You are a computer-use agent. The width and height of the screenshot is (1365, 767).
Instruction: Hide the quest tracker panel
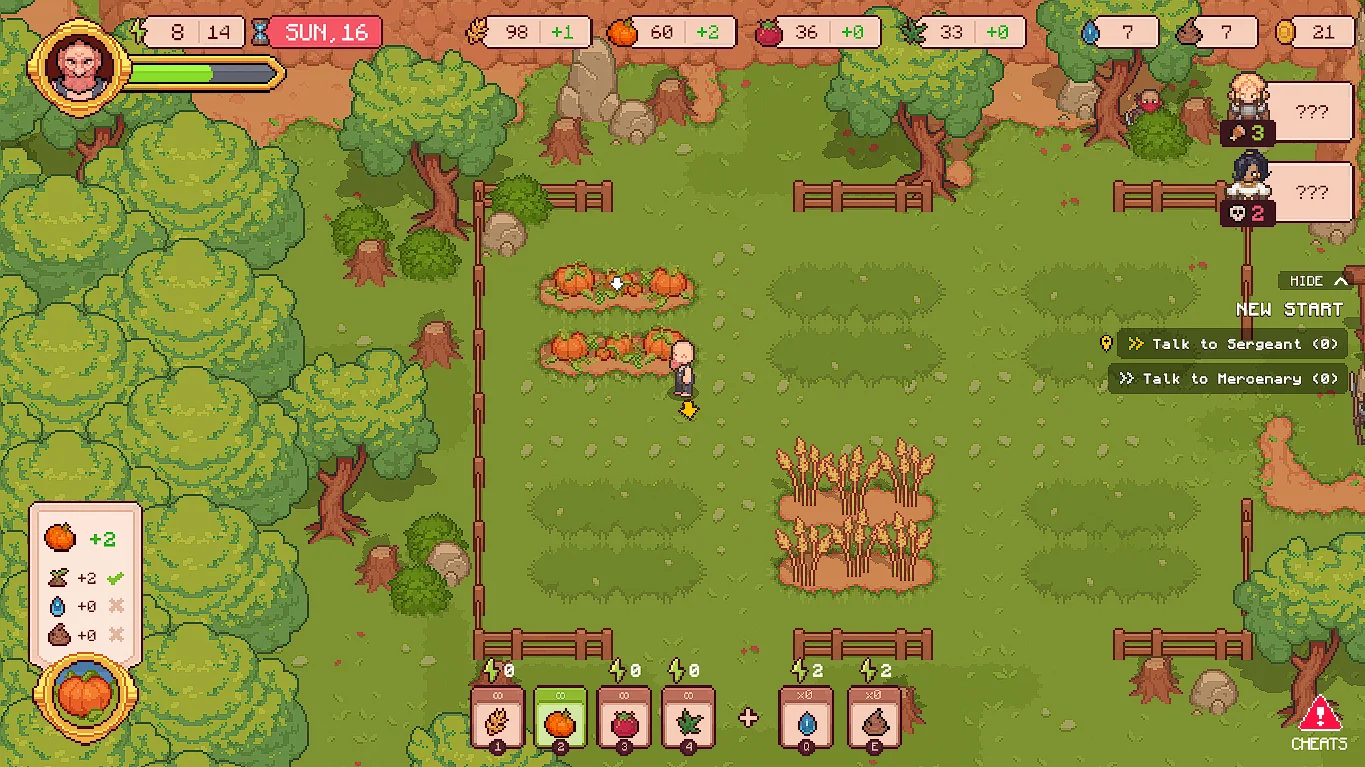(1319, 281)
